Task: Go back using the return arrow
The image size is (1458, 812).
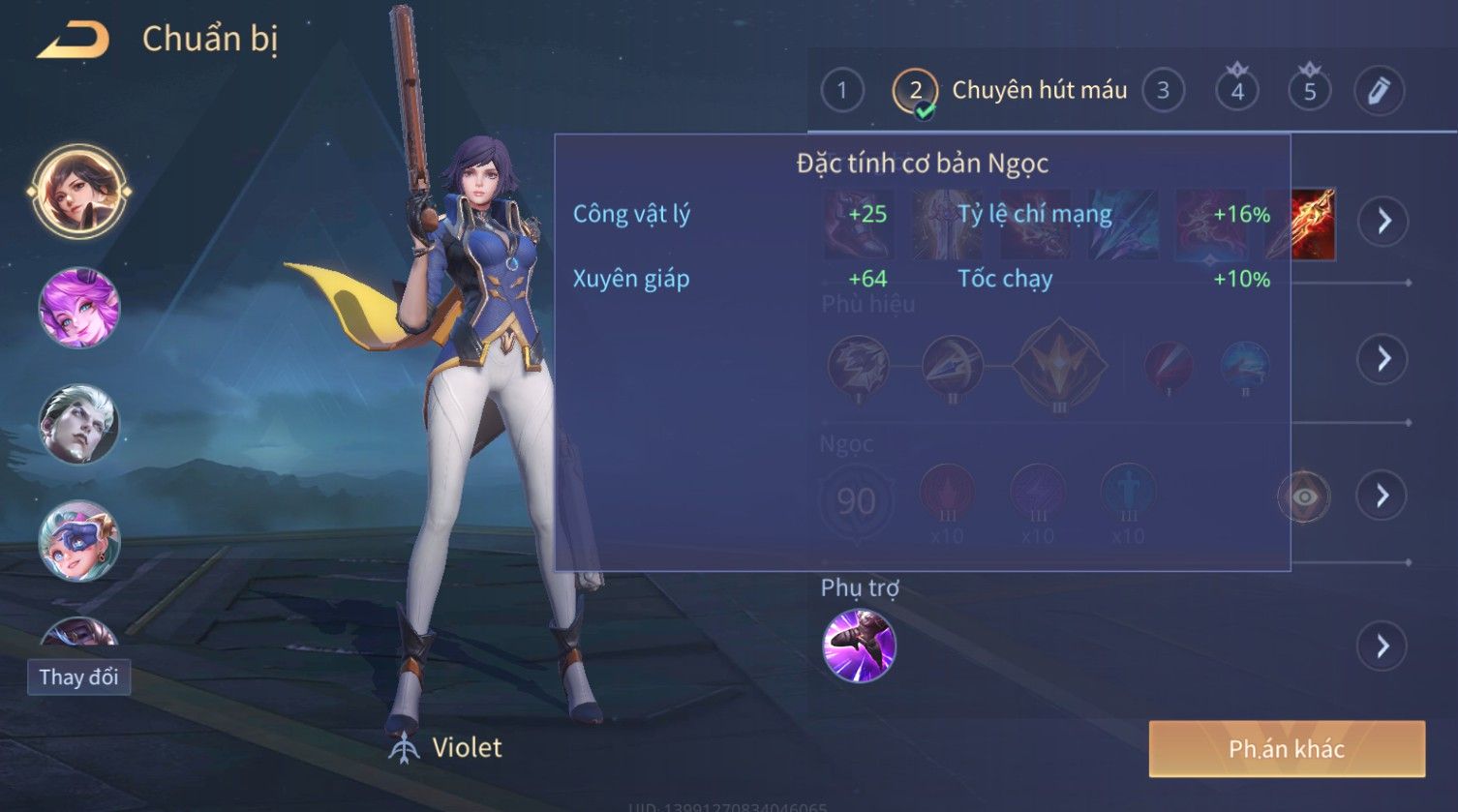Action: (x=74, y=41)
